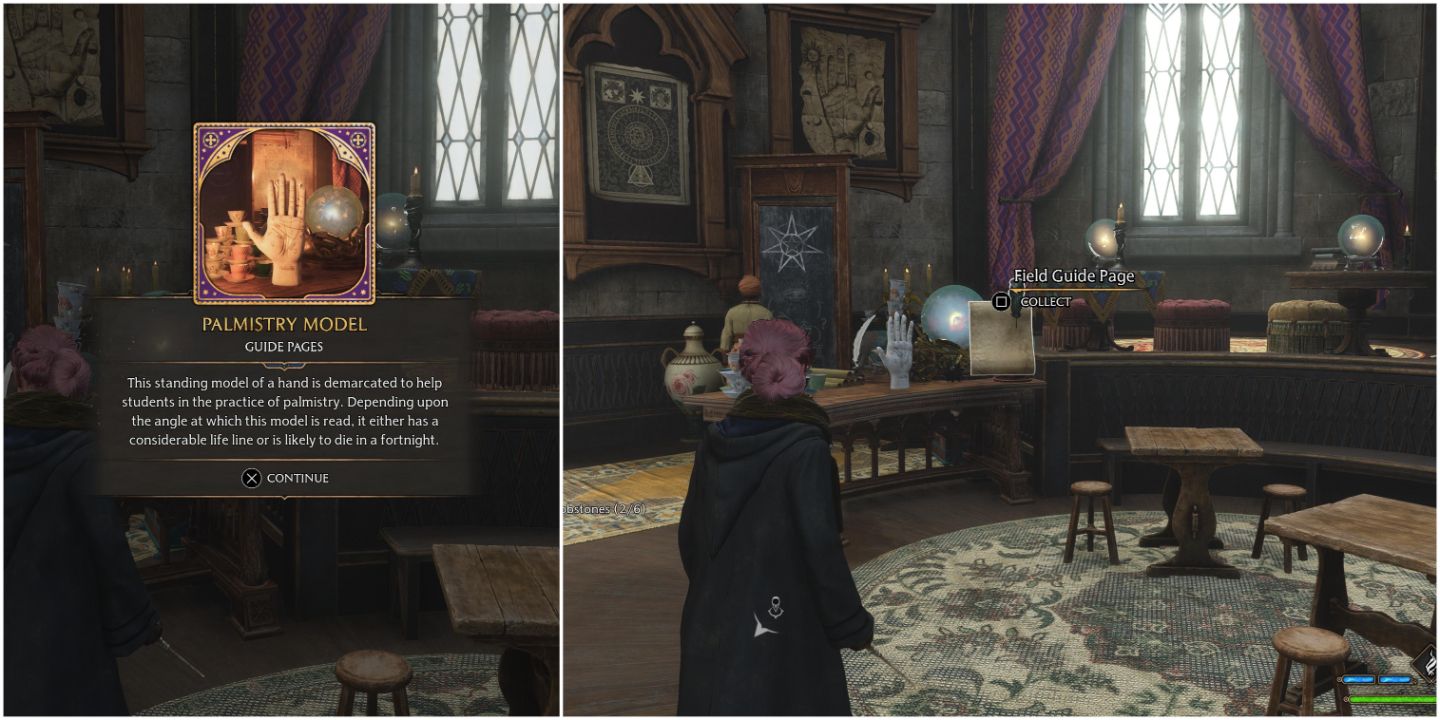
Task: Select the left blue potion meter
Action: 1359,680
